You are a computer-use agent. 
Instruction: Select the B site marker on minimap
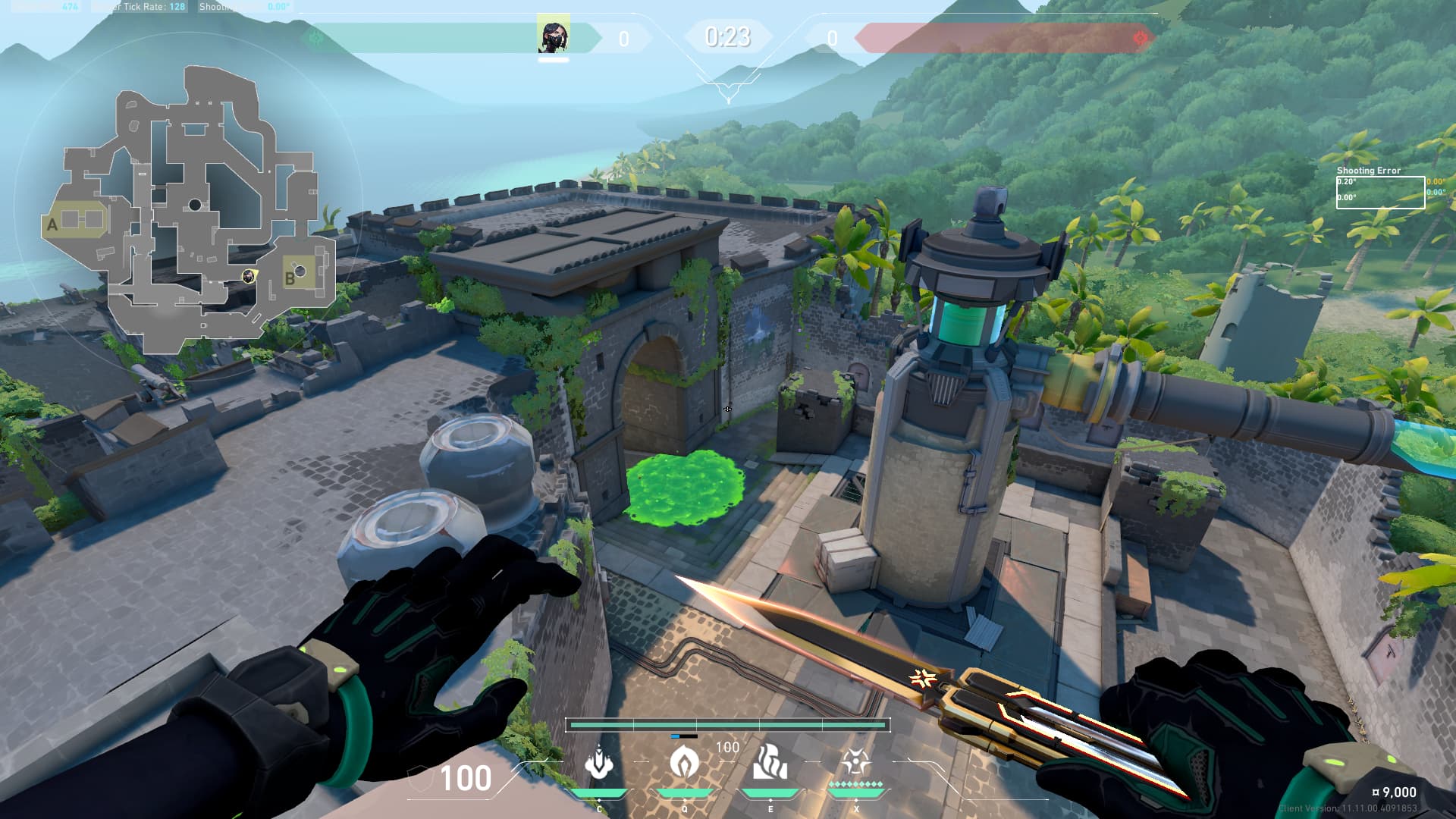coord(289,279)
